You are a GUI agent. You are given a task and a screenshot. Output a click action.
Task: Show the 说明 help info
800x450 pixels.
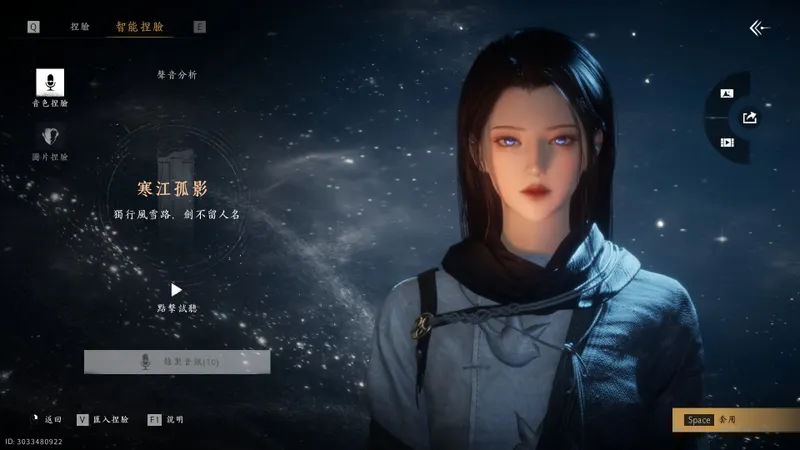pos(166,420)
